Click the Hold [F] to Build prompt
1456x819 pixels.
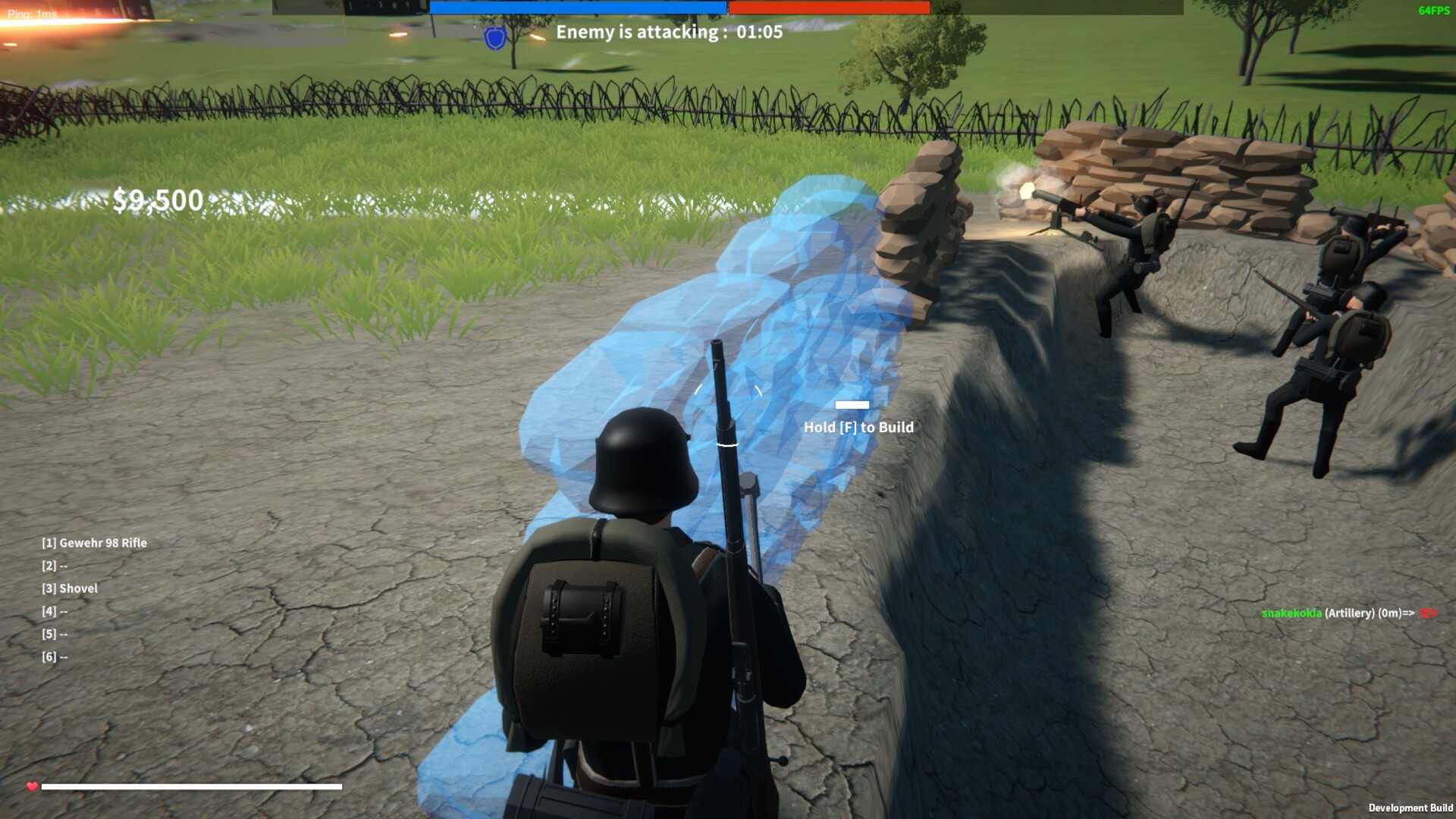click(x=859, y=427)
